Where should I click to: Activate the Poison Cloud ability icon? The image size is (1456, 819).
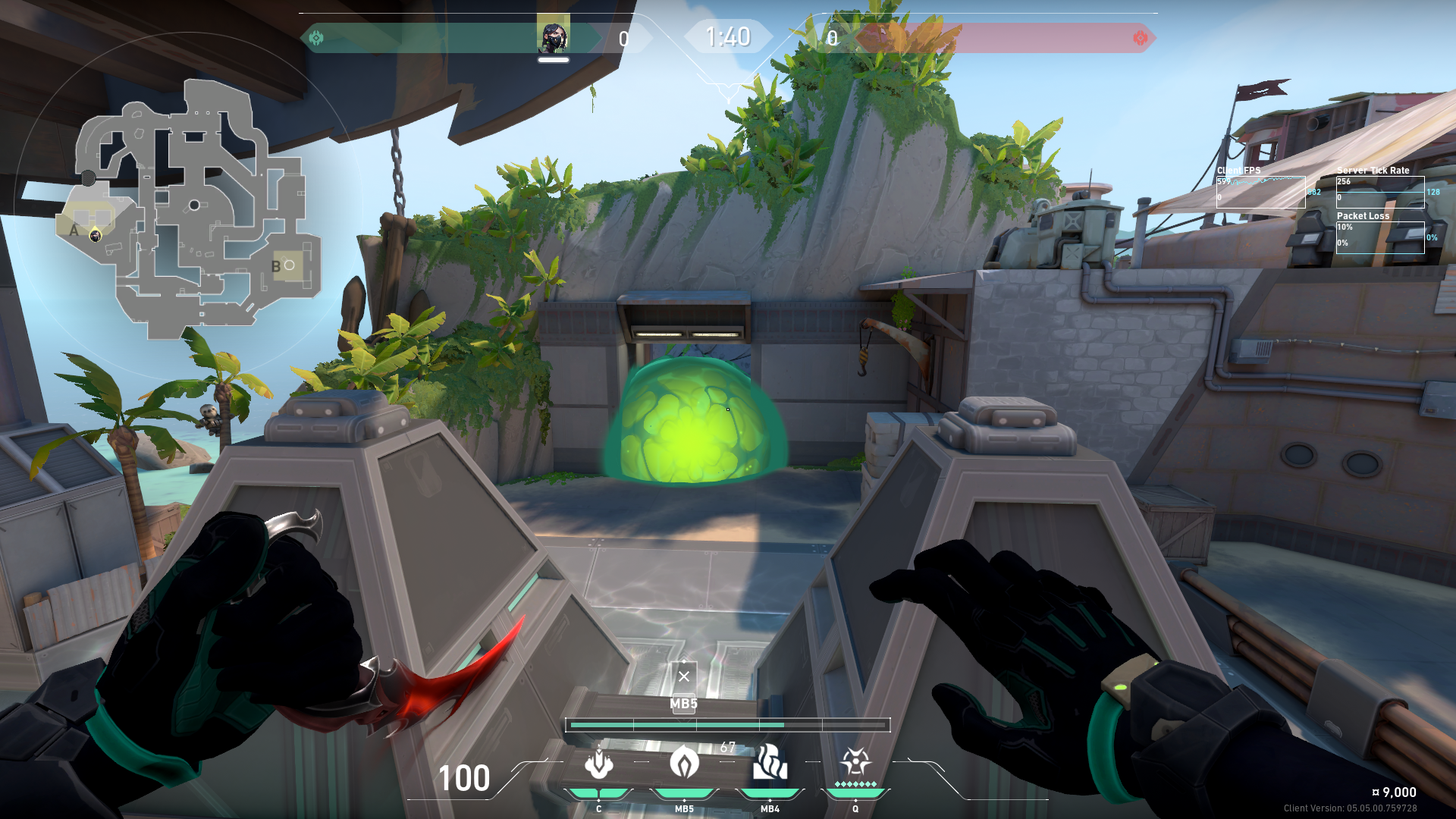pyautogui.click(x=684, y=762)
